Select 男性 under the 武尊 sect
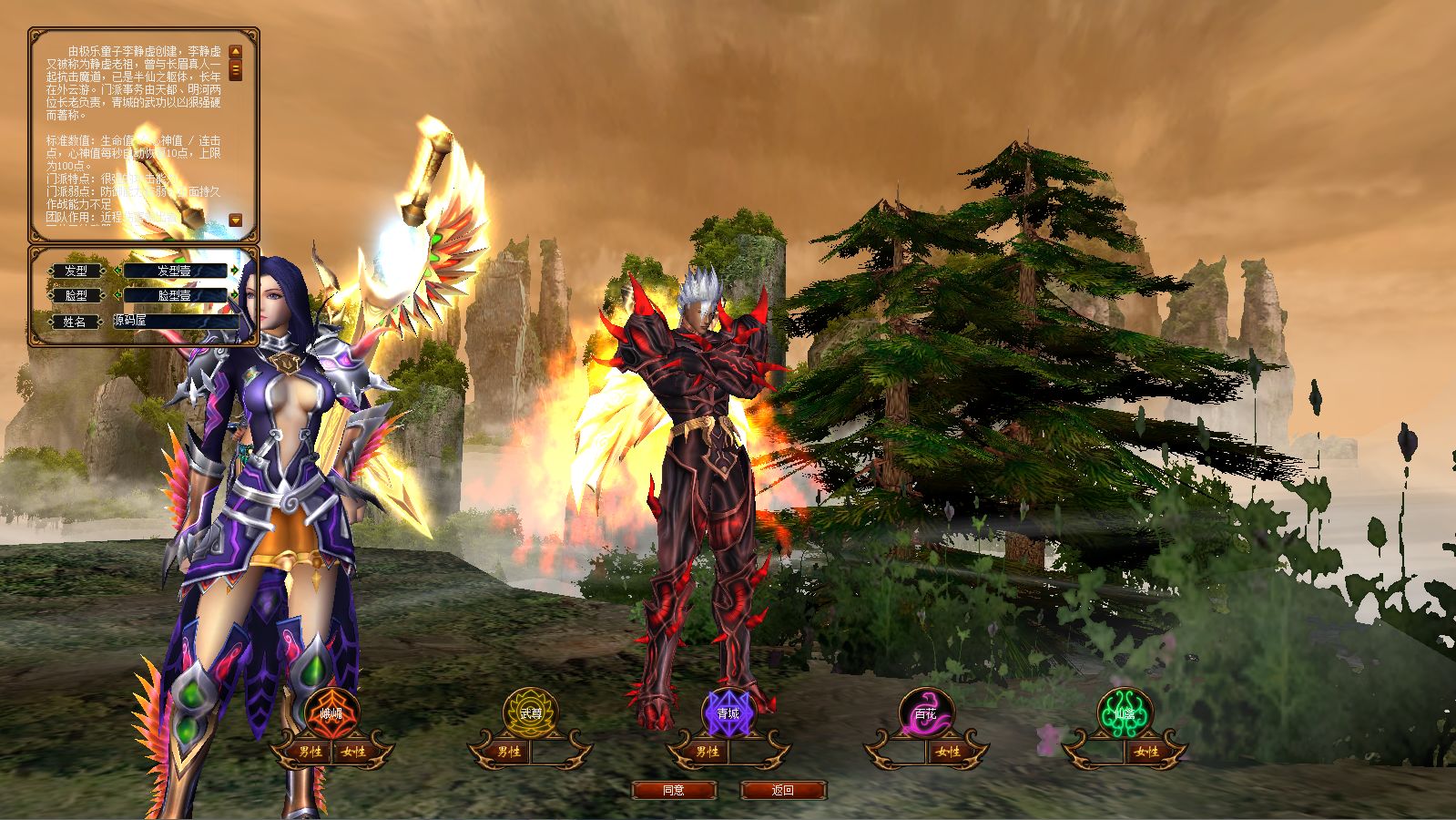1456x820 pixels. 508,753
